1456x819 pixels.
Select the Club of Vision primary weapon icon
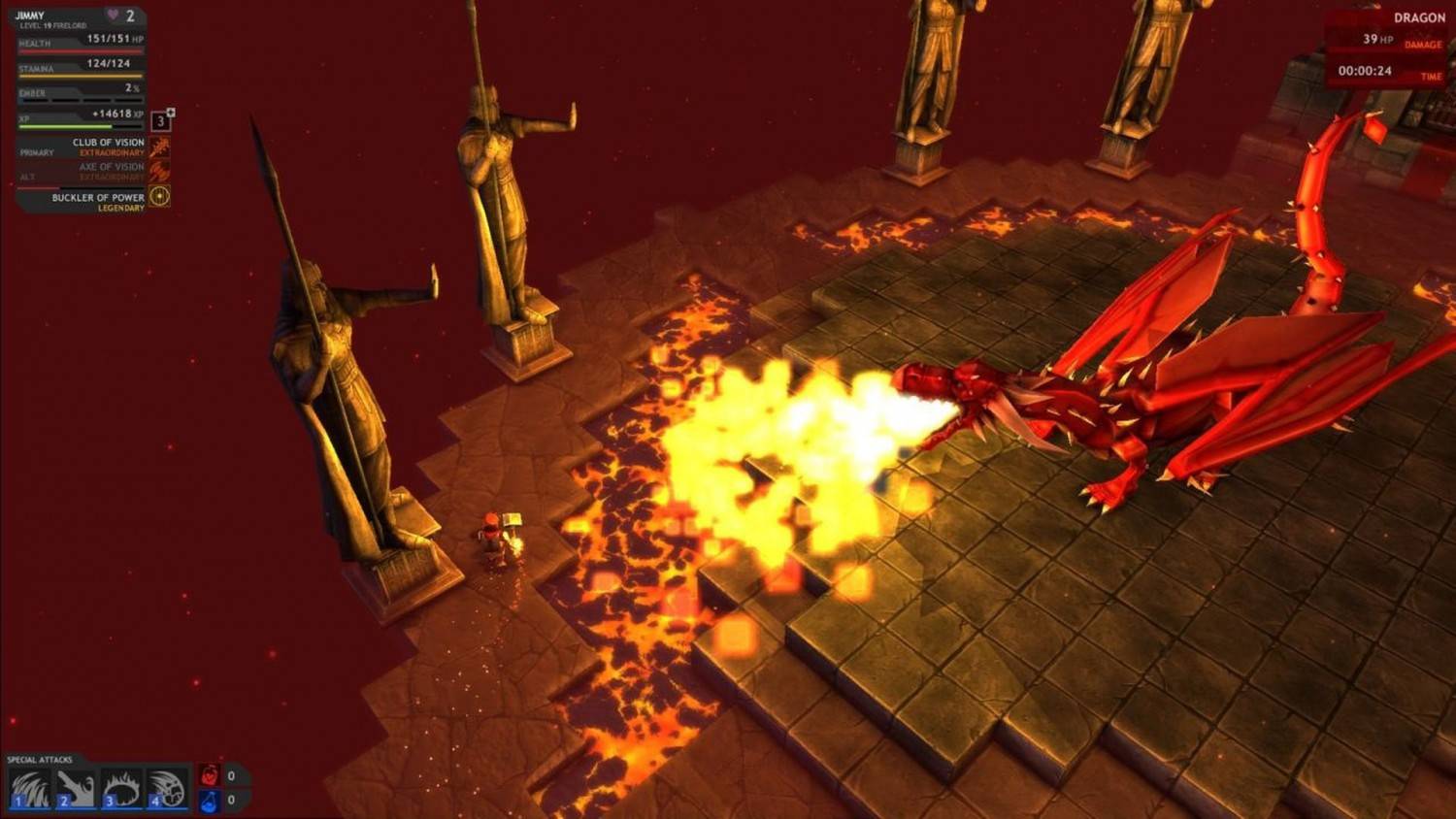[x=160, y=147]
